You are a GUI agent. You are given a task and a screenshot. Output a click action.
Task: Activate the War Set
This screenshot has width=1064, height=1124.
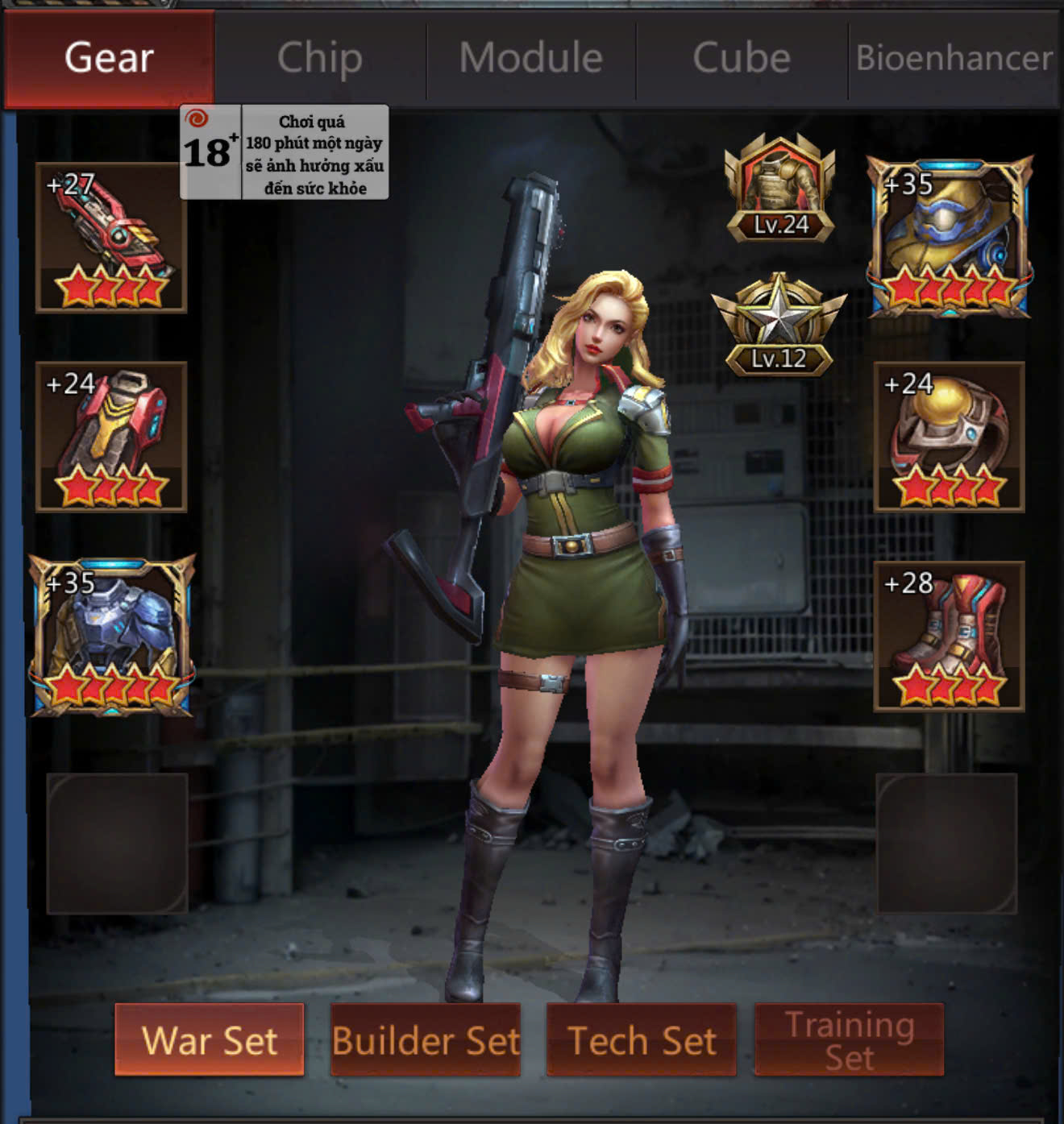pyautogui.click(x=210, y=1039)
